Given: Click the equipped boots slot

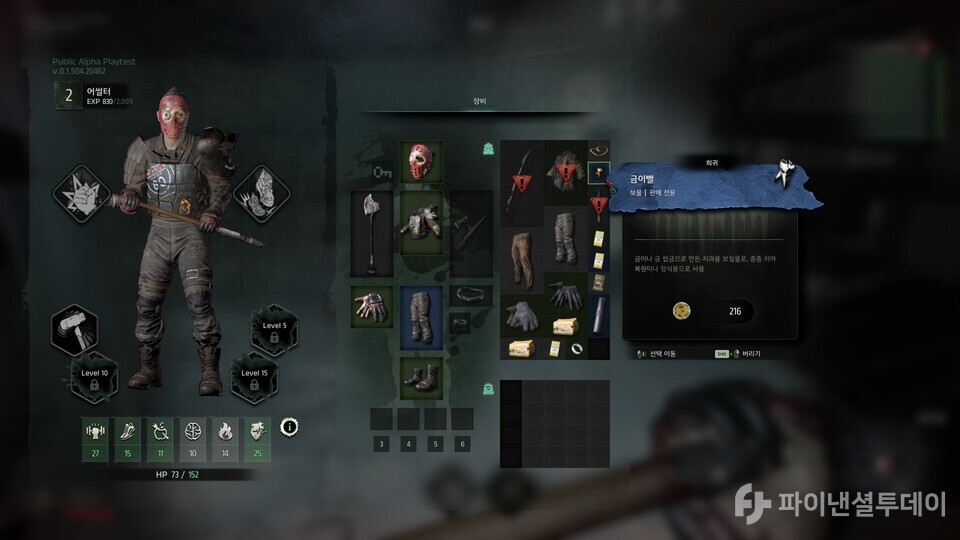Looking at the screenshot, I should coord(421,379).
